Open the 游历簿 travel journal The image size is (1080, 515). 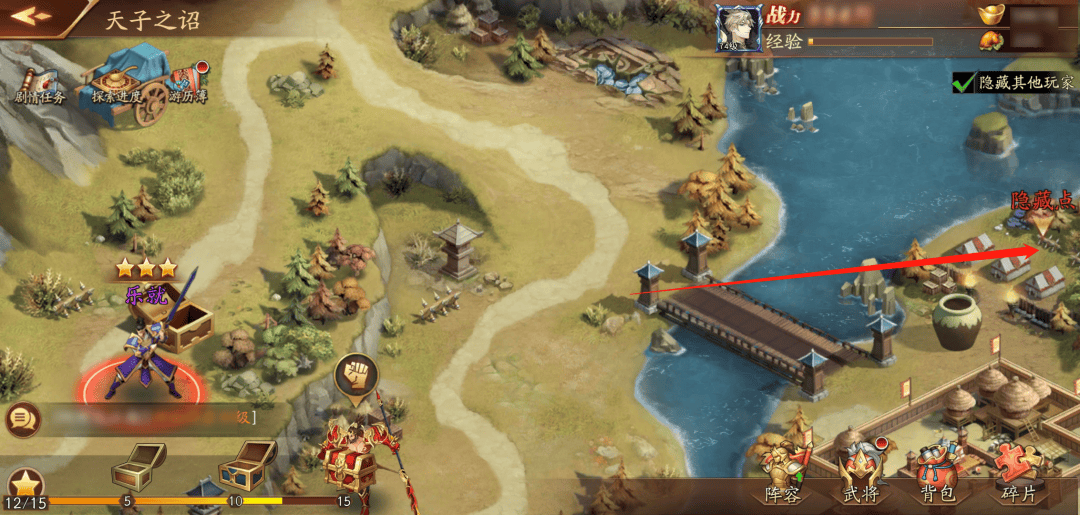point(187,84)
